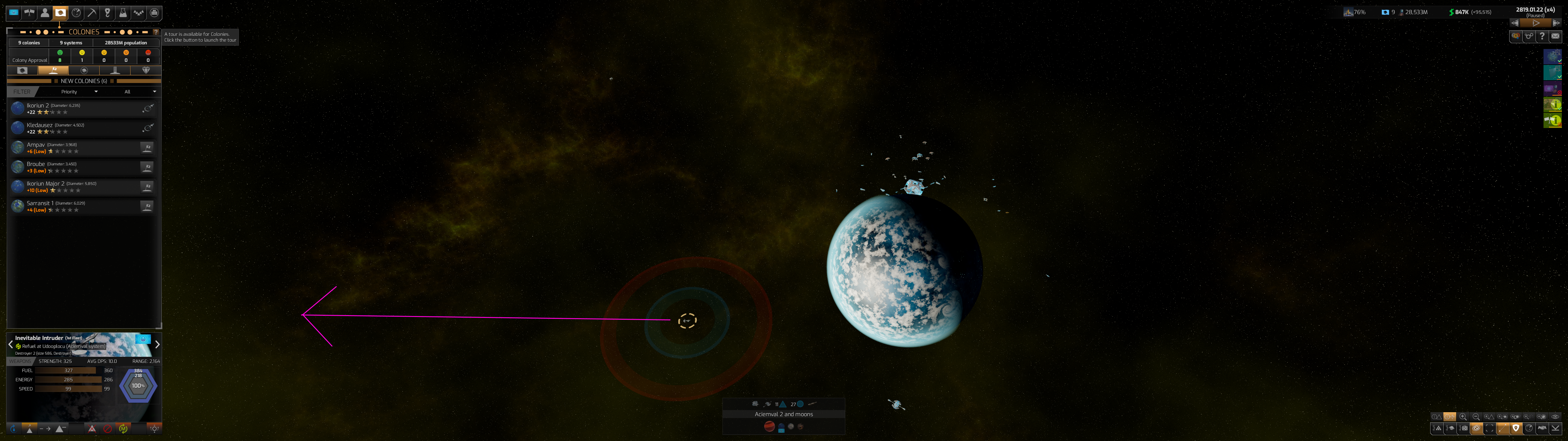
Task: Open the empire flag menu
Action: (x=13, y=13)
